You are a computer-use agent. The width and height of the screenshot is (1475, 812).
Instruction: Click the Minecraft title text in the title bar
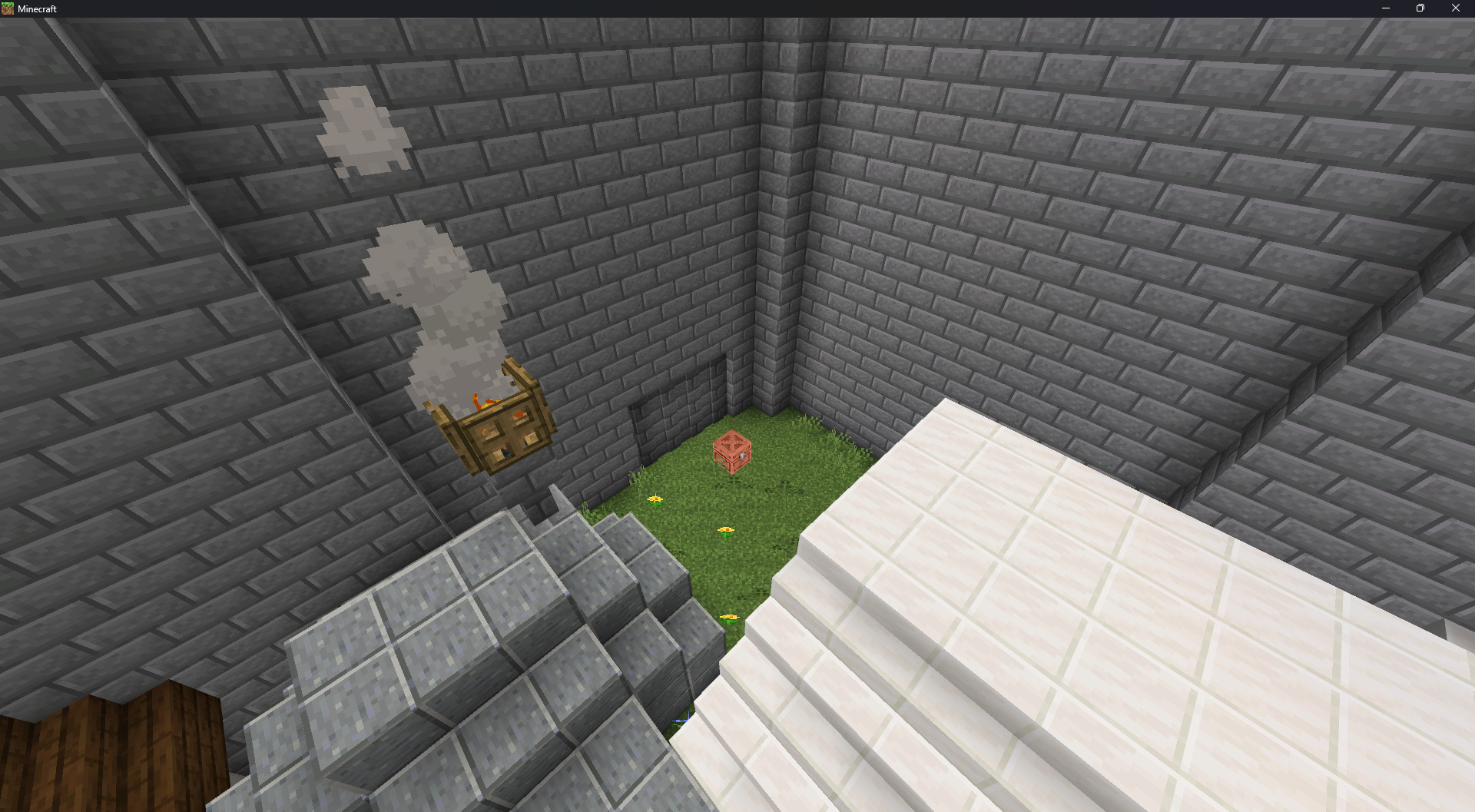coord(37,8)
